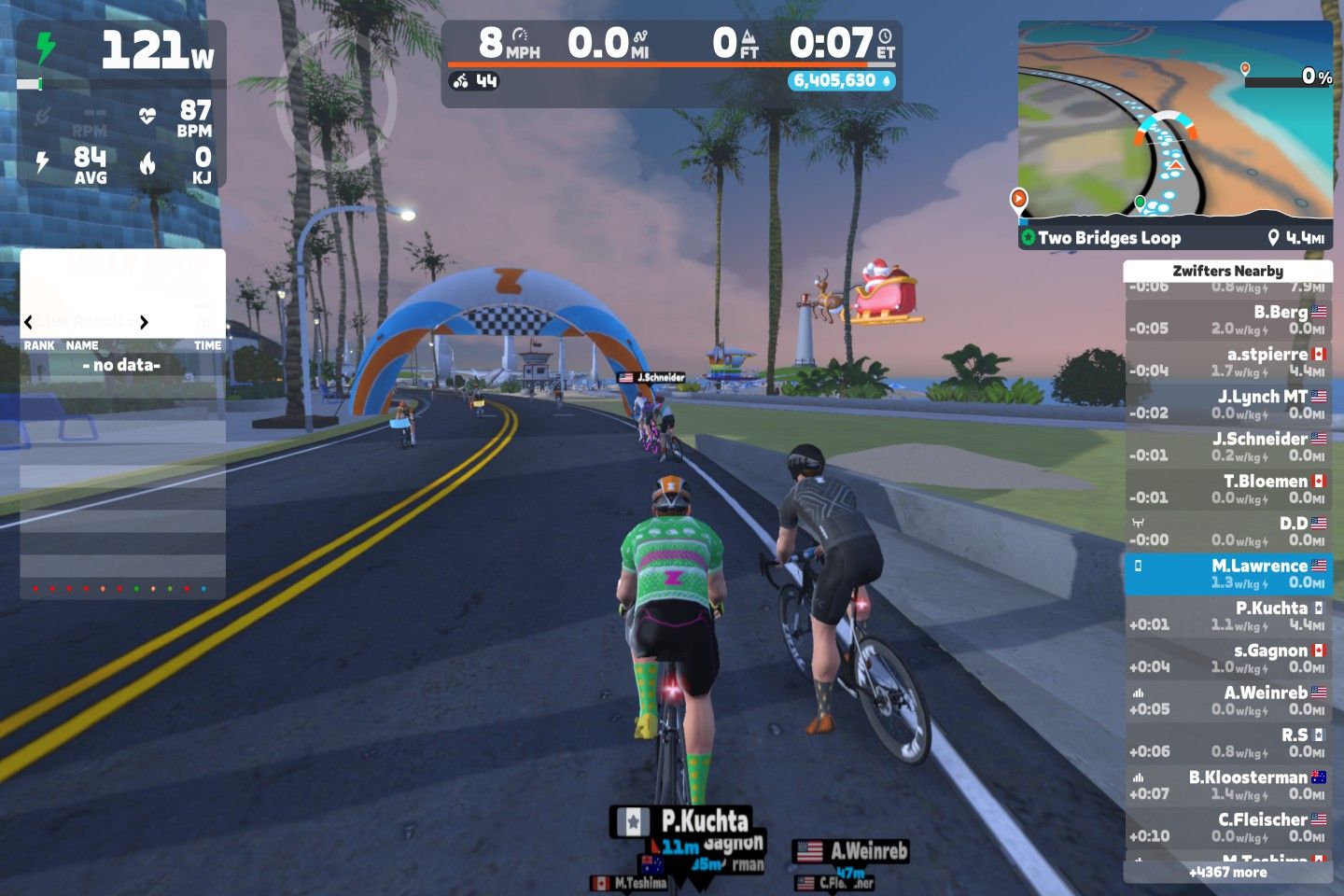Select C.Fleischer rider row
The height and width of the screenshot is (896, 1344).
coord(1227,827)
